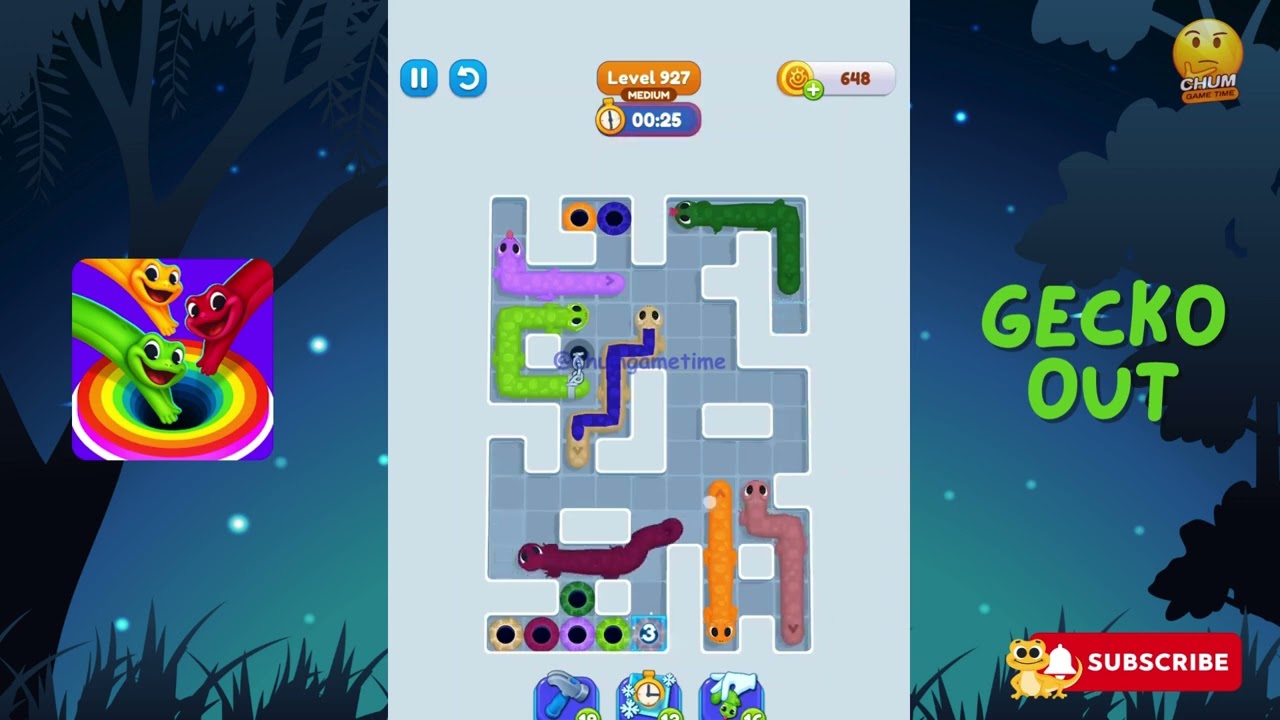Click the rainbow snake game thumbnail
This screenshot has width=1280, height=720.
point(172,356)
